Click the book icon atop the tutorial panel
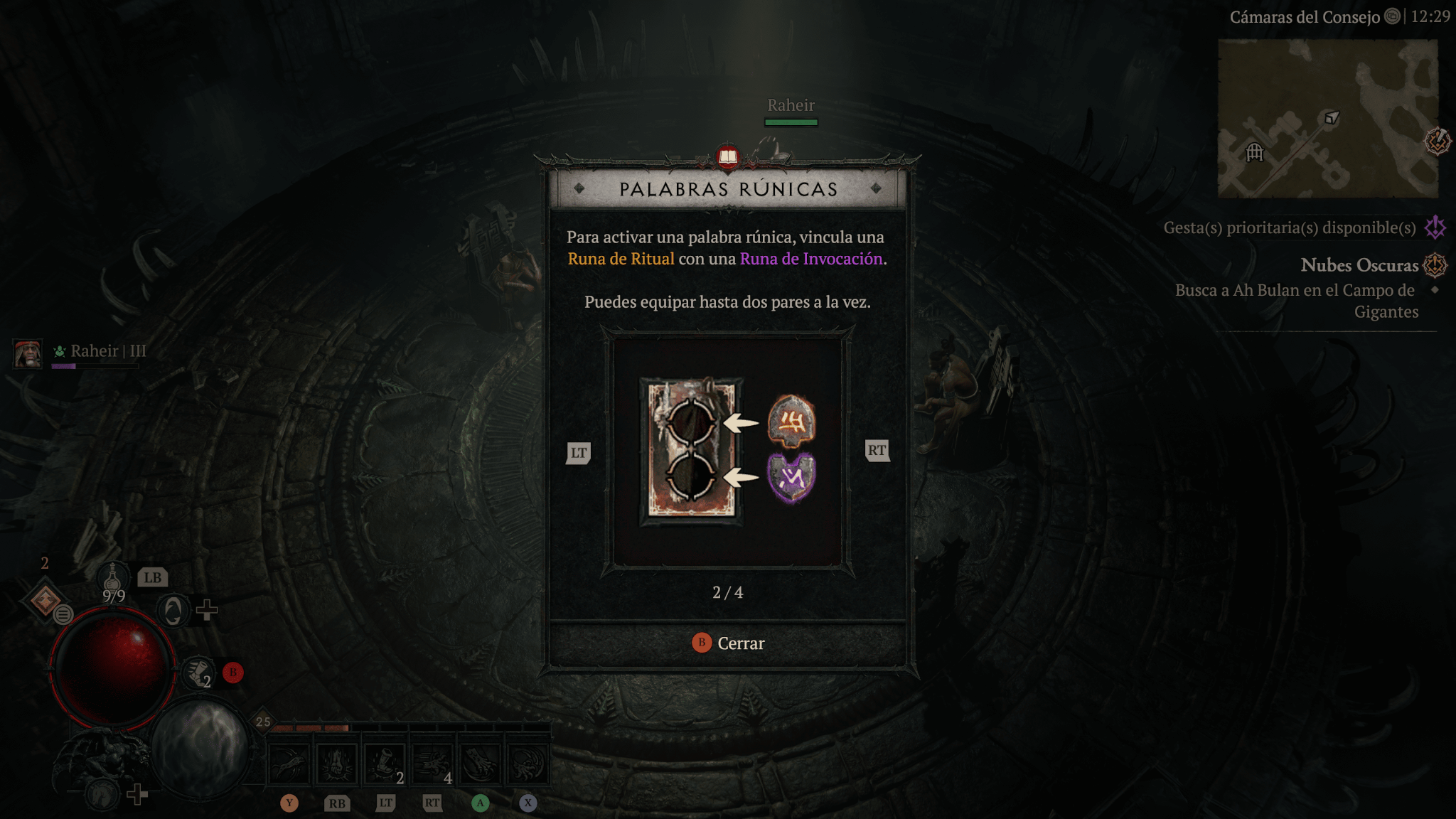1456x819 pixels. pos(728,156)
